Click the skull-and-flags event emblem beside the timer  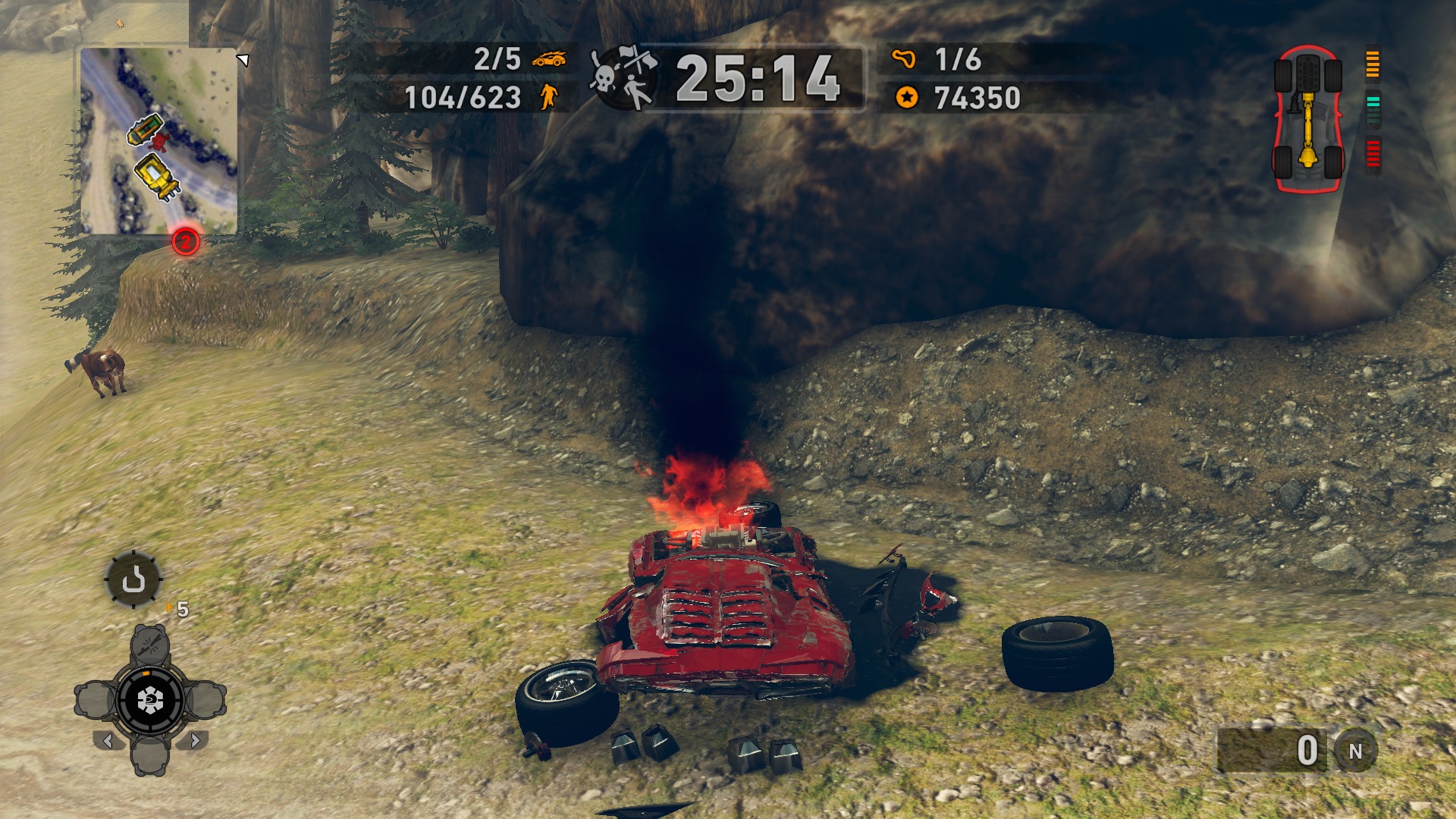pyautogui.click(x=622, y=78)
